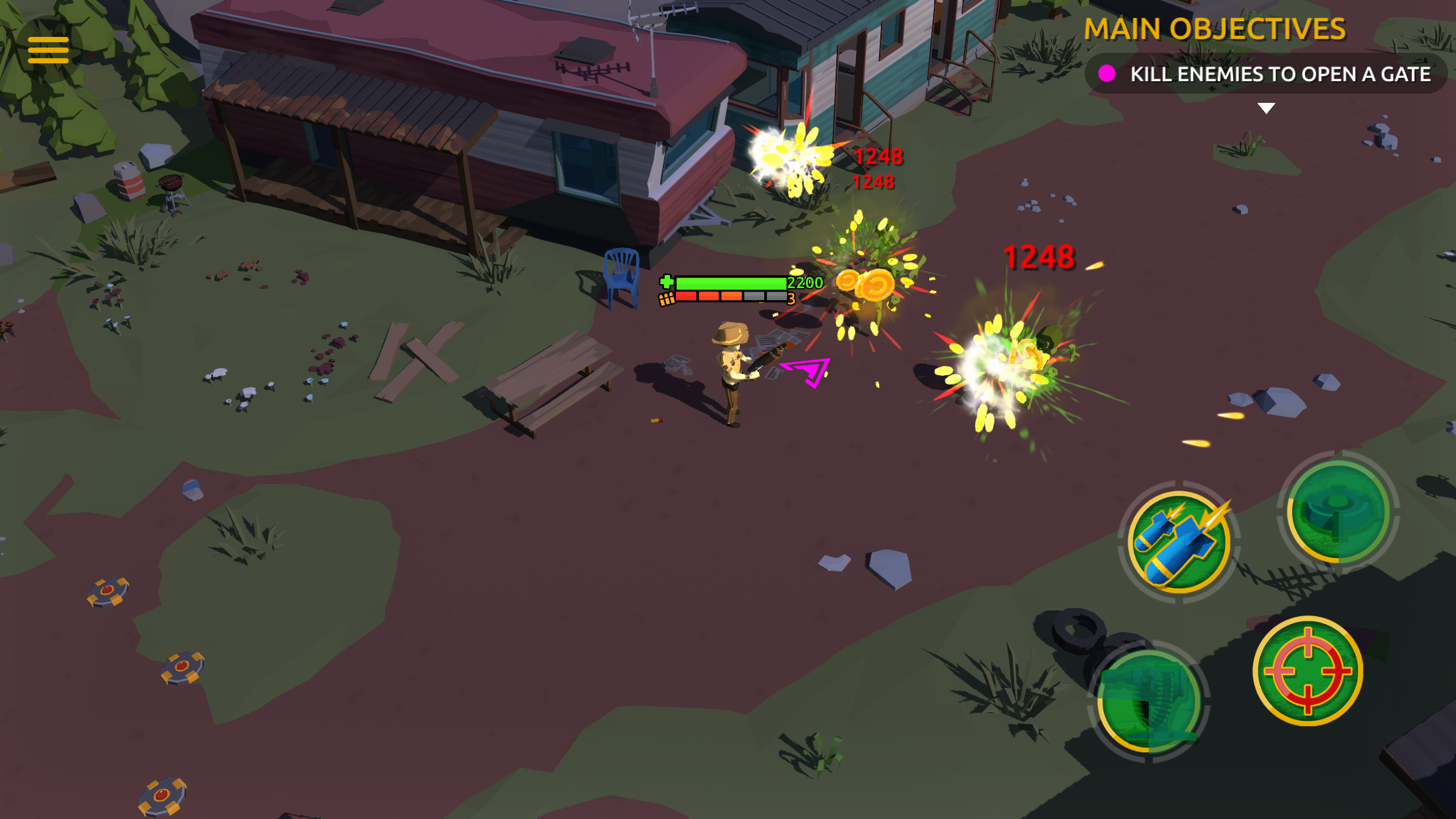Click the green health progress bar
The width and height of the screenshot is (1456, 819).
point(732,282)
